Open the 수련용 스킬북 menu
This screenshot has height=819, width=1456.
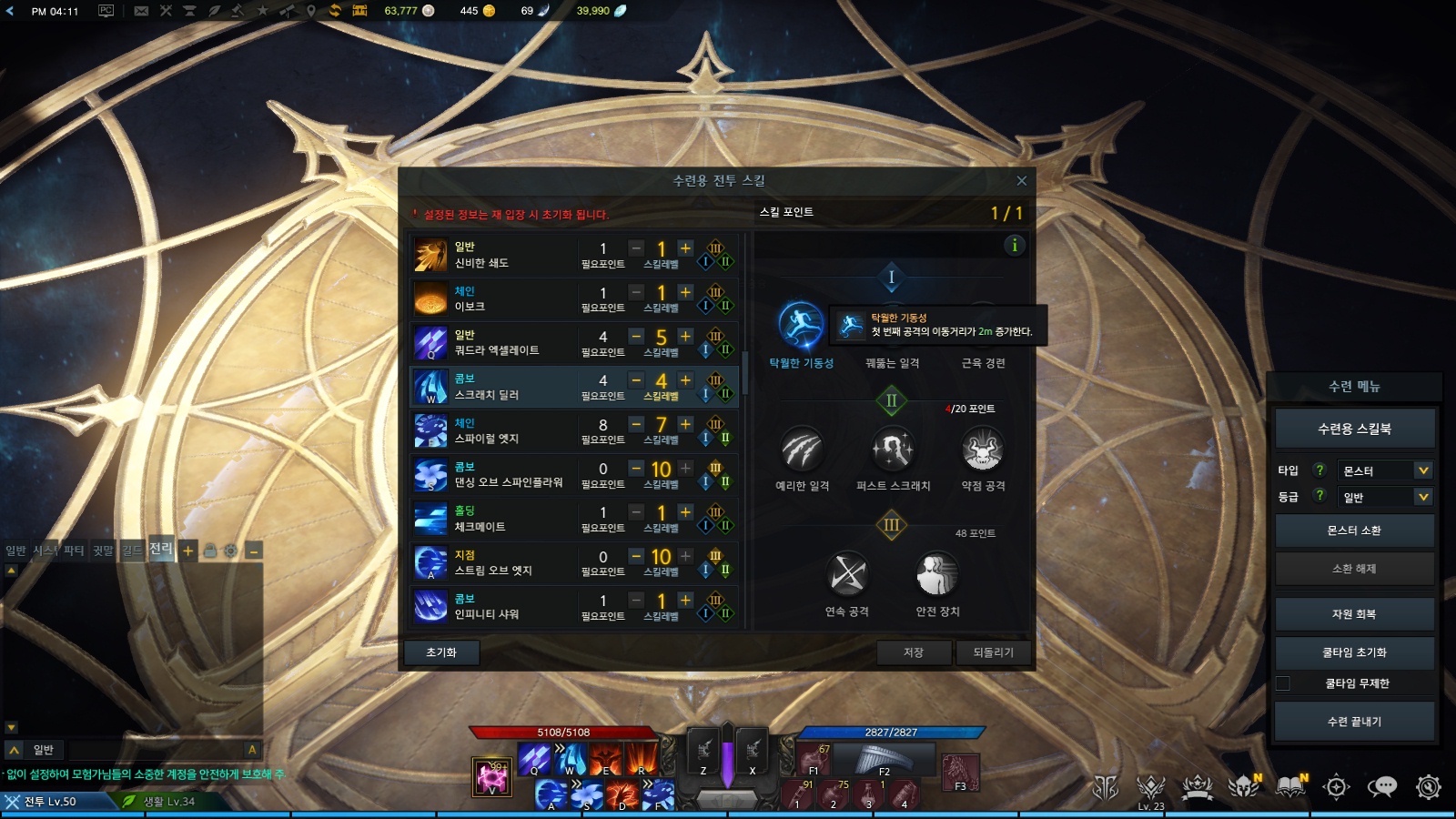coord(1354,429)
